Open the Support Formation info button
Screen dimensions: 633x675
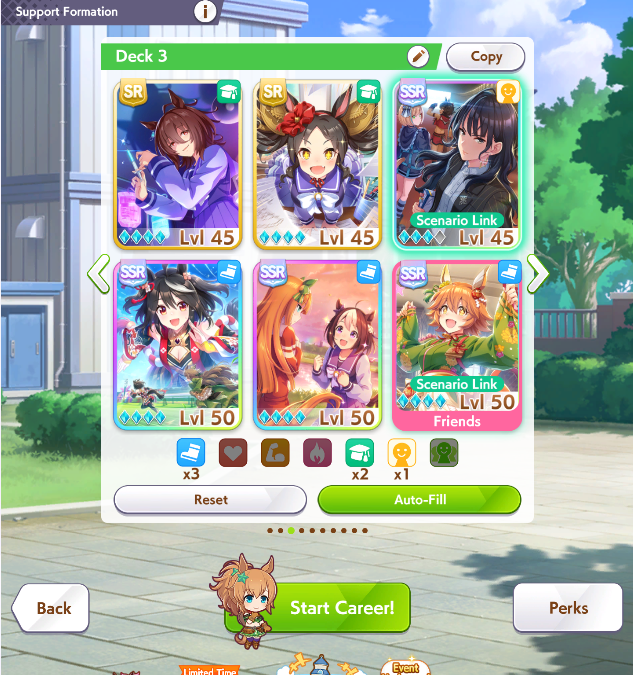(206, 12)
